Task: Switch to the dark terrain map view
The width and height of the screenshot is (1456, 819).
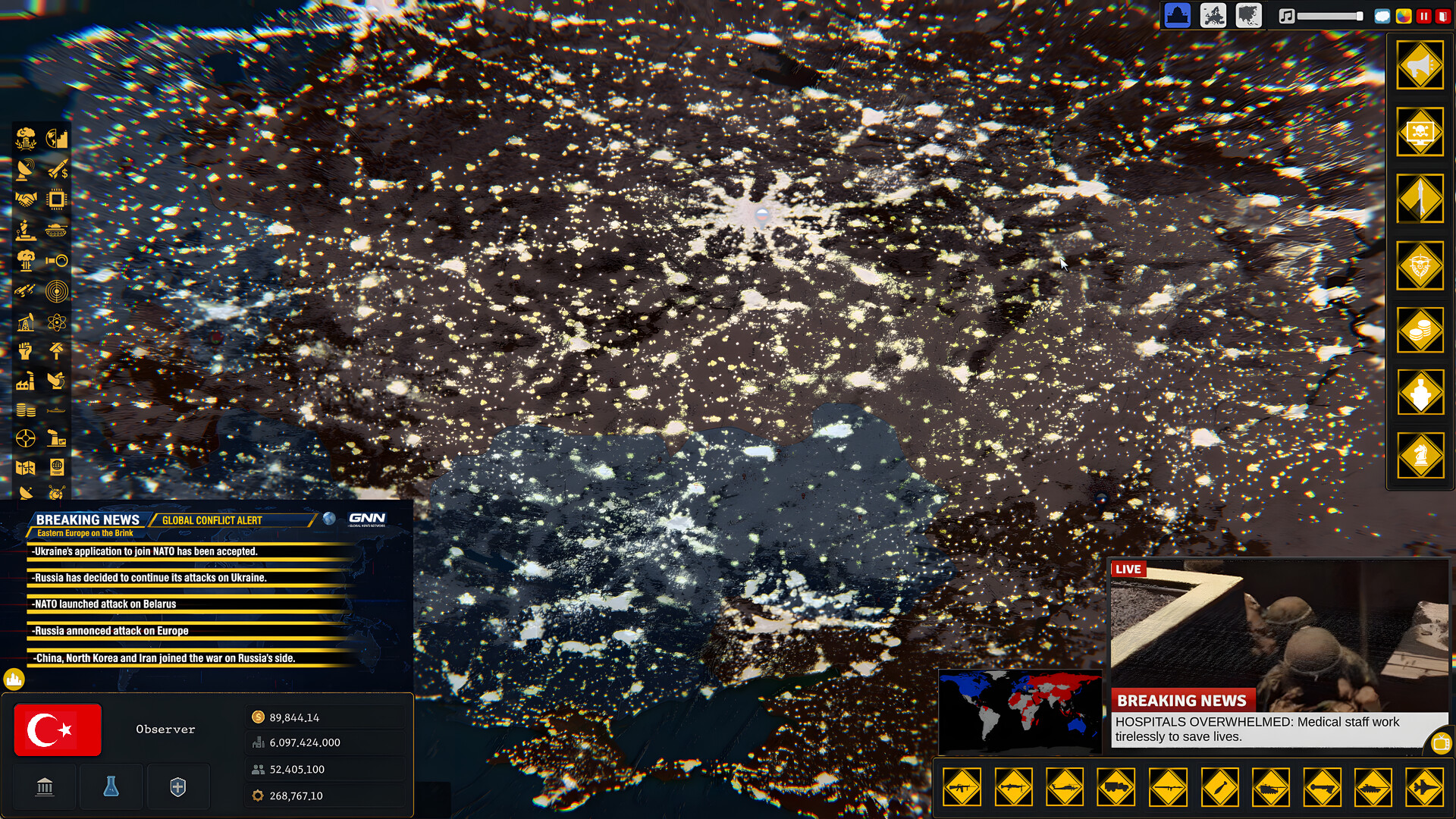Action: tap(1250, 15)
